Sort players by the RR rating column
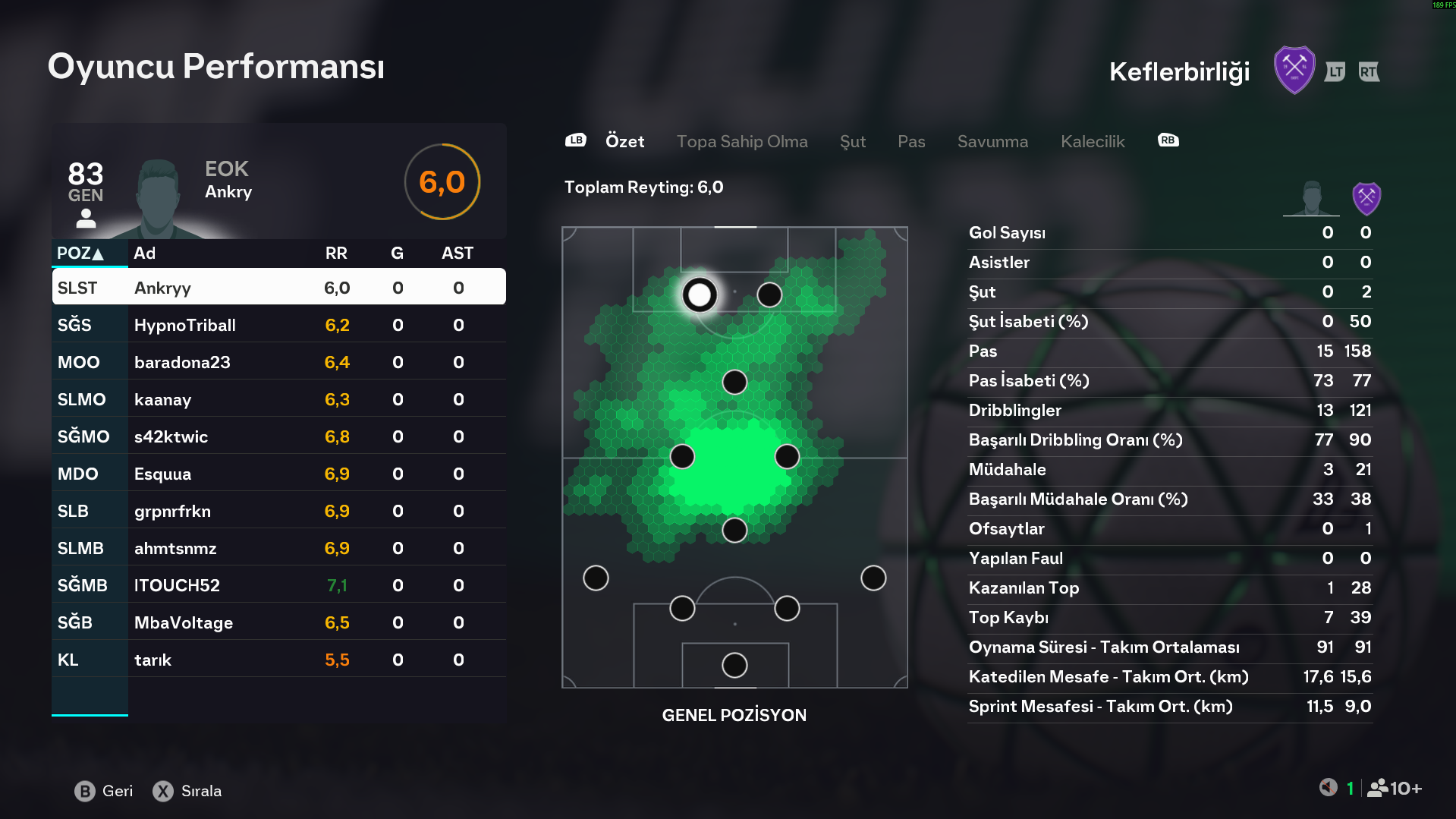 pos(336,254)
